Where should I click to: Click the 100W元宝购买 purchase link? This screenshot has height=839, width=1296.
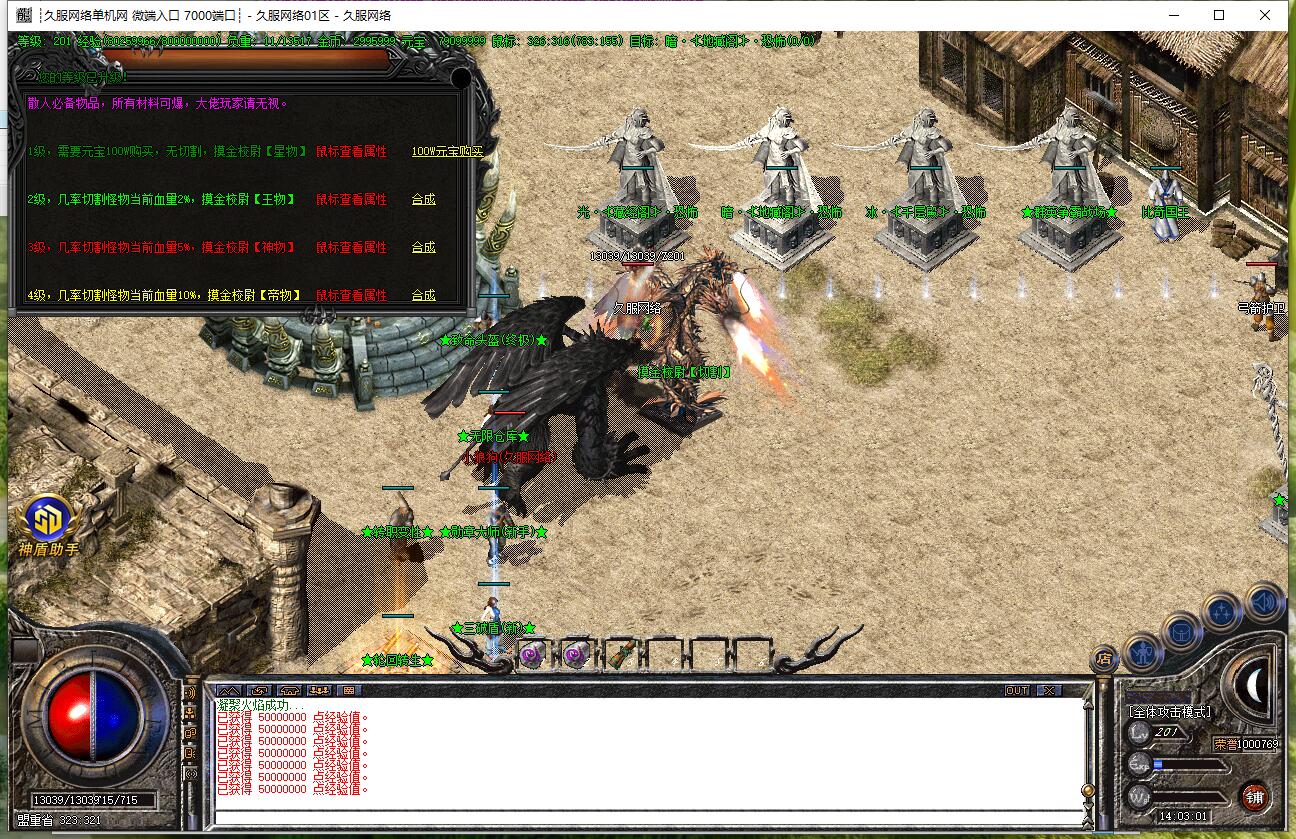pyautogui.click(x=447, y=151)
